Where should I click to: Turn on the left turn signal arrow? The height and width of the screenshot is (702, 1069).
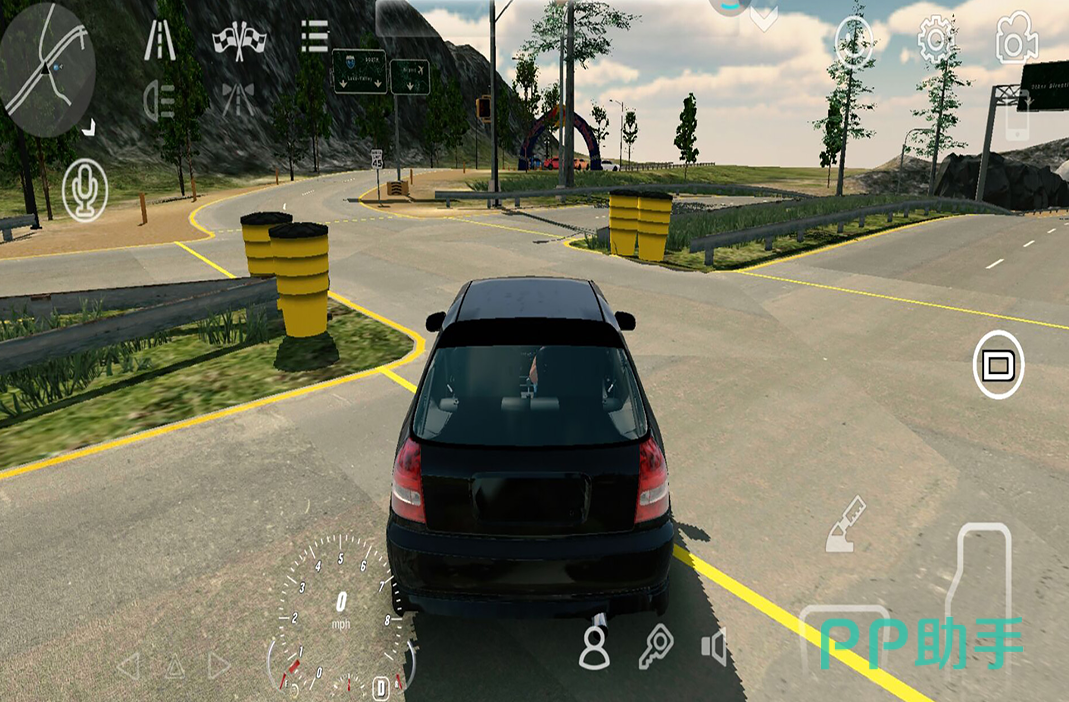[x=128, y=666]
